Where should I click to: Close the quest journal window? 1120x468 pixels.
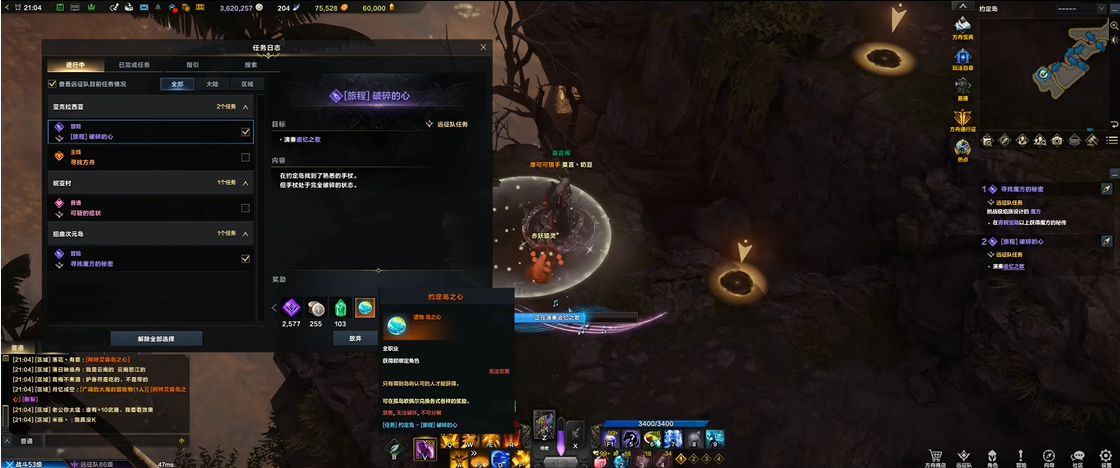pos(484,47)
